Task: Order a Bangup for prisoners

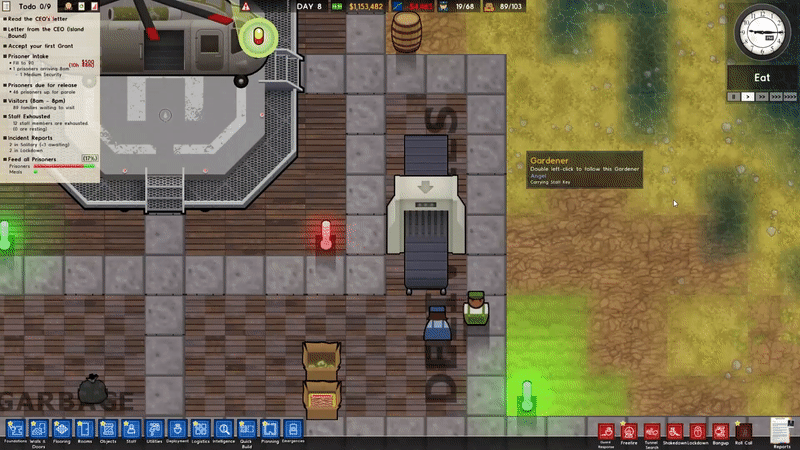Action: click(x=720, y=431)
